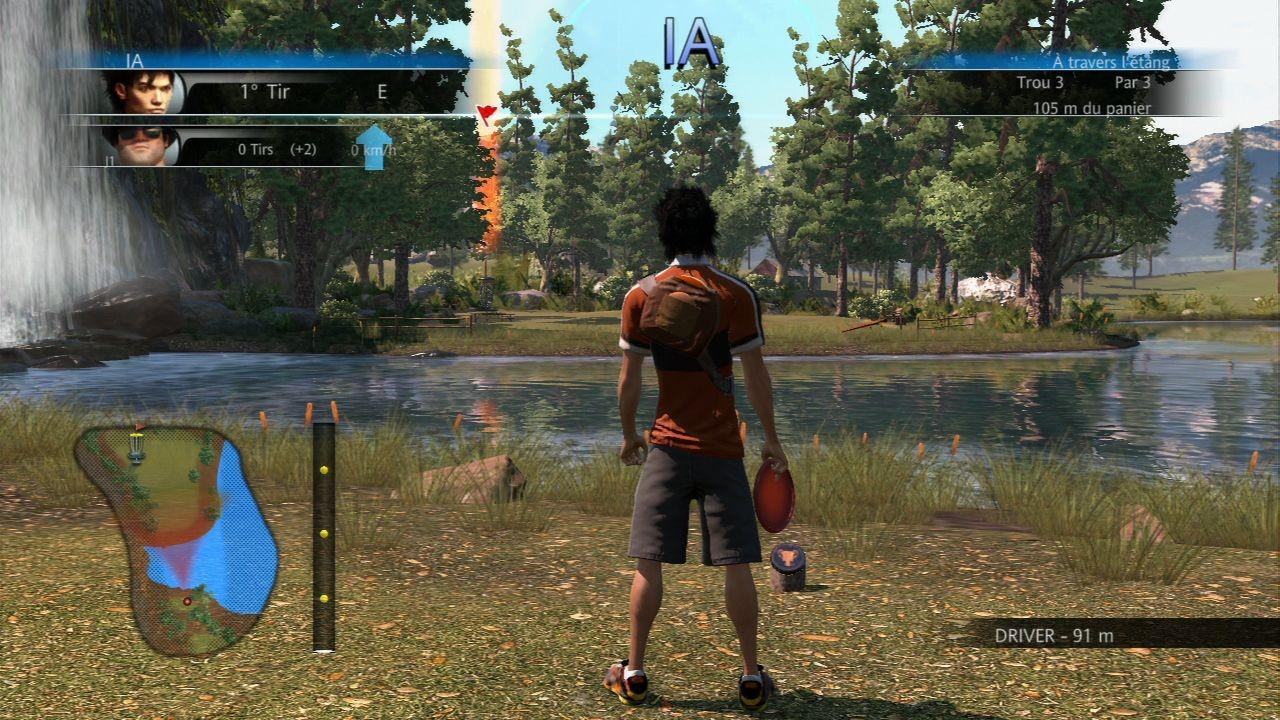Choose the DRIVER disc label
Screen dimensions: 1280x720
click(x=1054, y=635)
